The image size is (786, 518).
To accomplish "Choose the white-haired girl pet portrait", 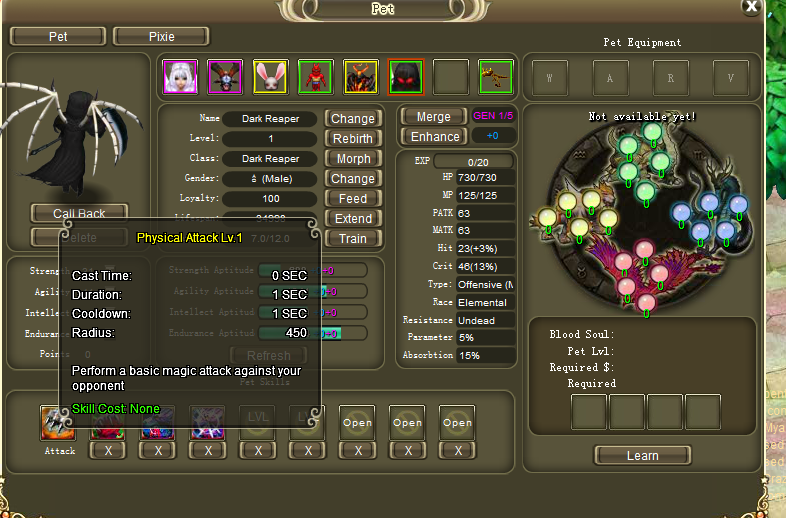I will tap(180, 76).
